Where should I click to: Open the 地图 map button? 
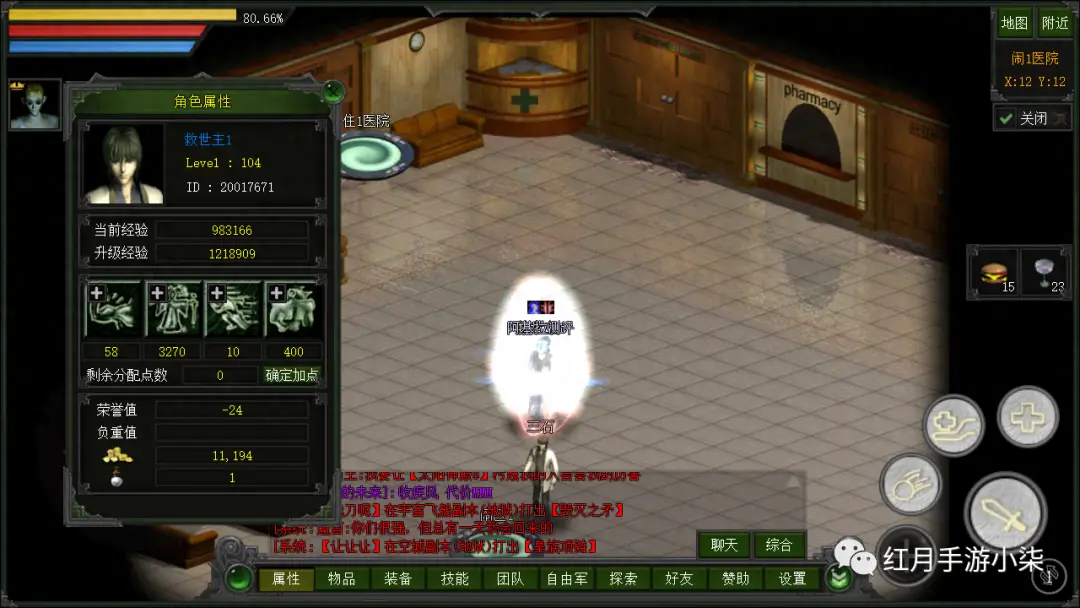[1014, 23]
